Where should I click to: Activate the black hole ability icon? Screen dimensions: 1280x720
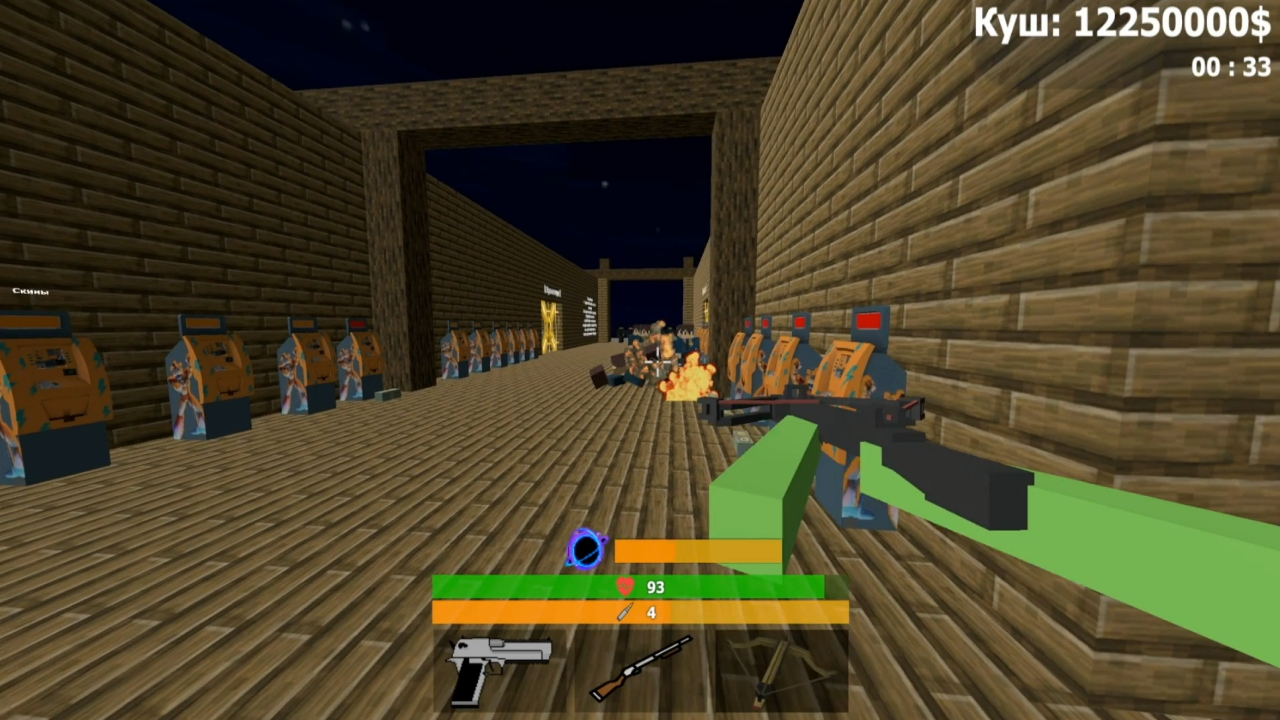pos(587,549)
